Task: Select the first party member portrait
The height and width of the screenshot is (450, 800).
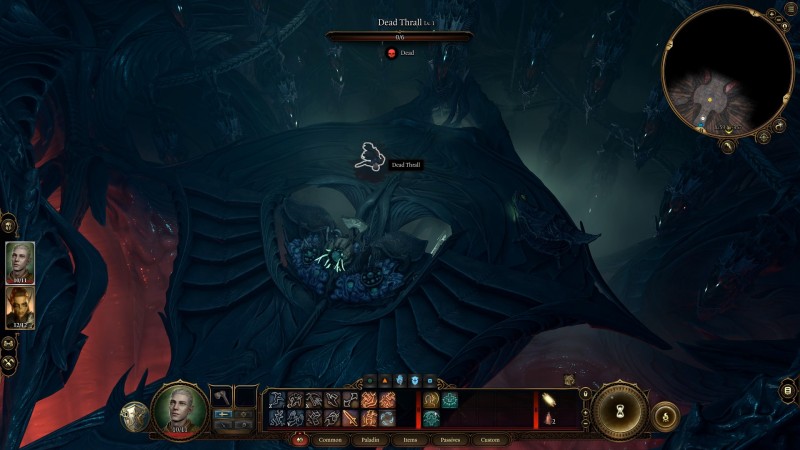Action: [x=20, y=262]
